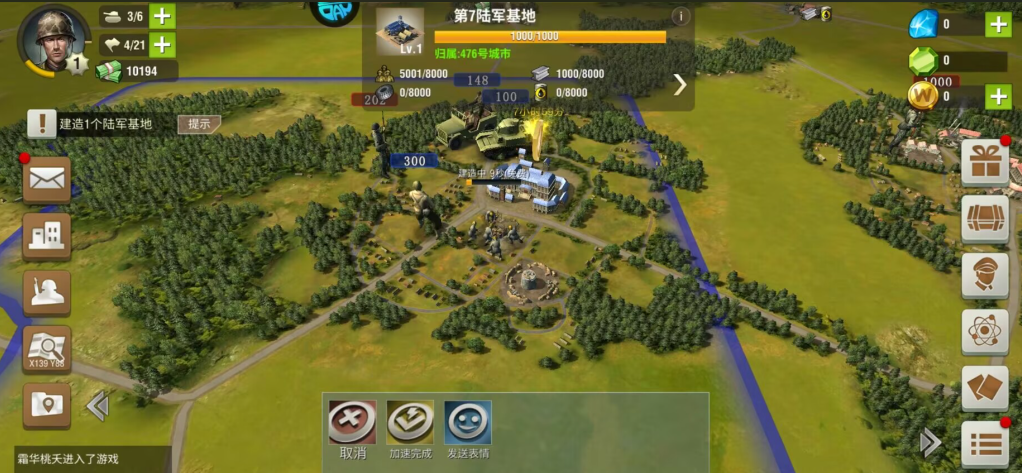The image size is (1022, 473).
Task: Open the map location marker button
Action: pos(47,405)
